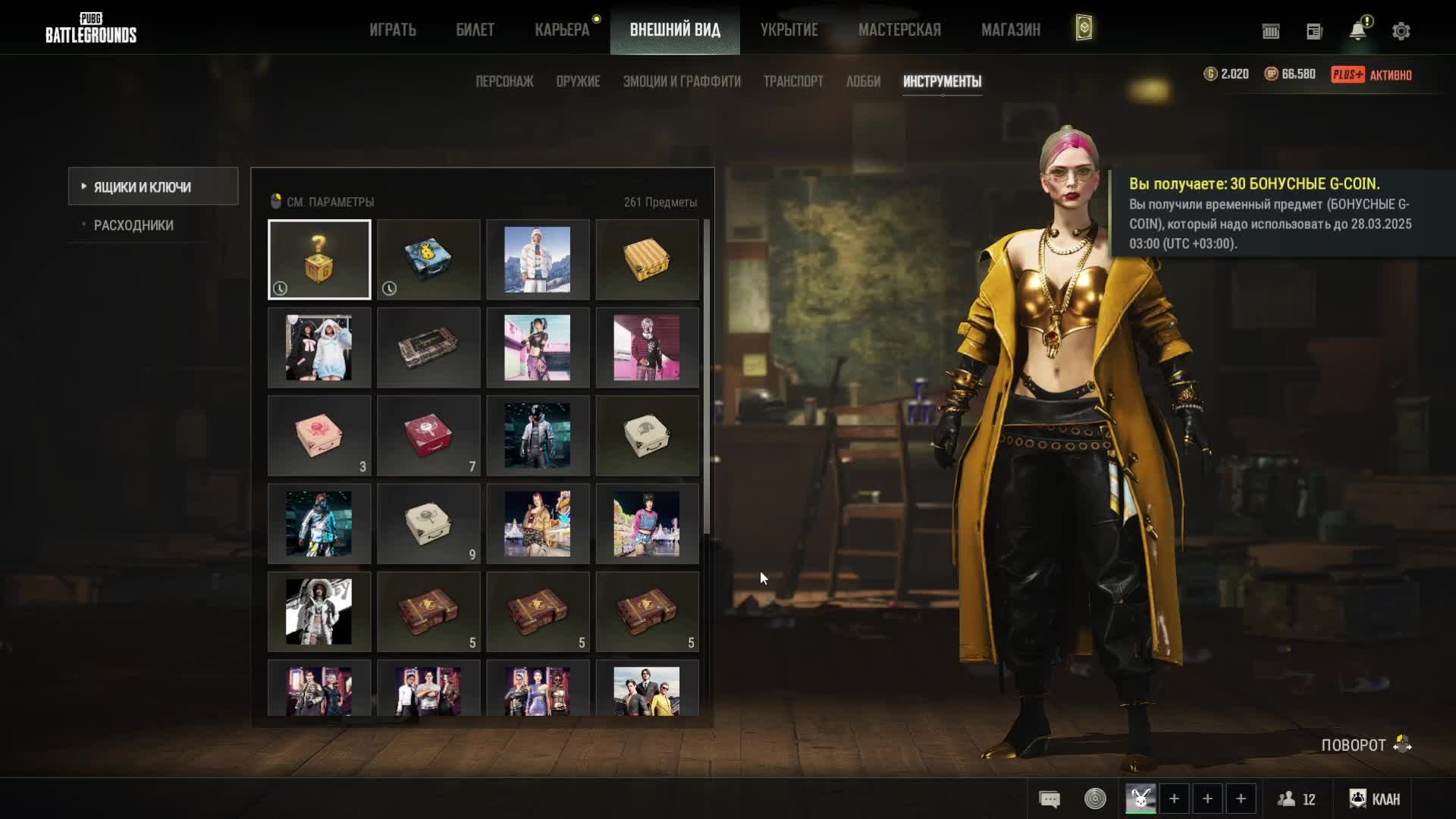This screenshot has width=1456, height=819.
Task: Go to the БИЛЕТ tab
Action: [475, 30]
